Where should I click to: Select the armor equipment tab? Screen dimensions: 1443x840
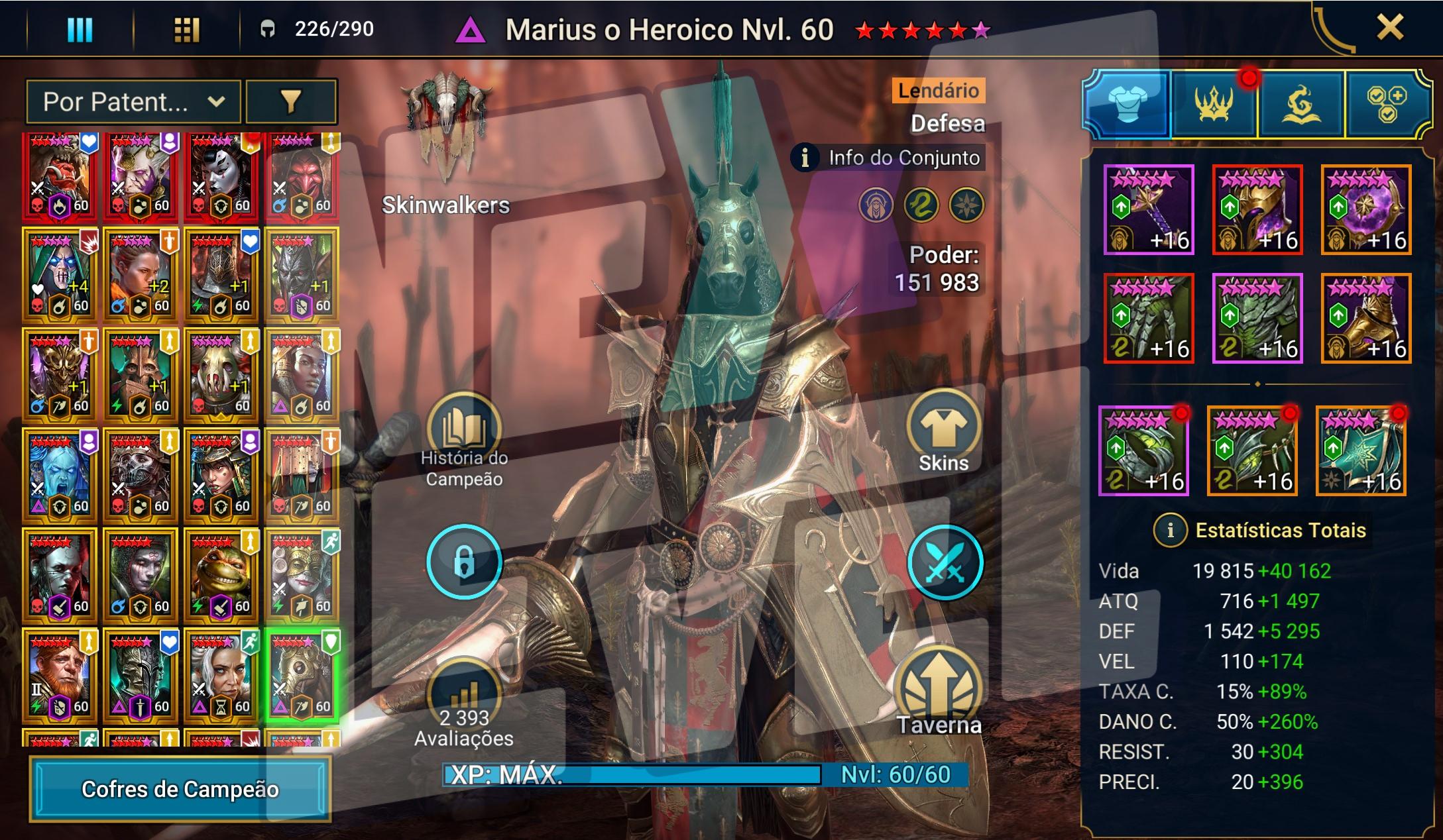click(x=1127, y=105)
